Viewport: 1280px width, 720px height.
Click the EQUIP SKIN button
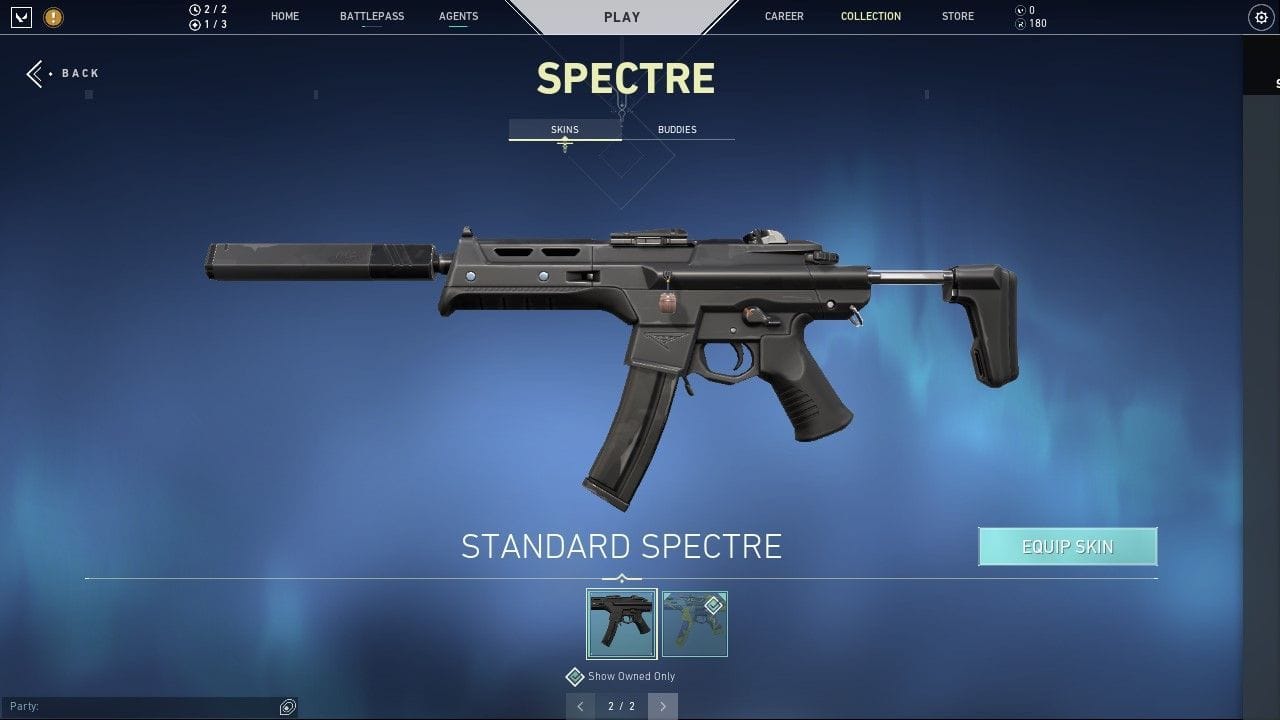1067,546
